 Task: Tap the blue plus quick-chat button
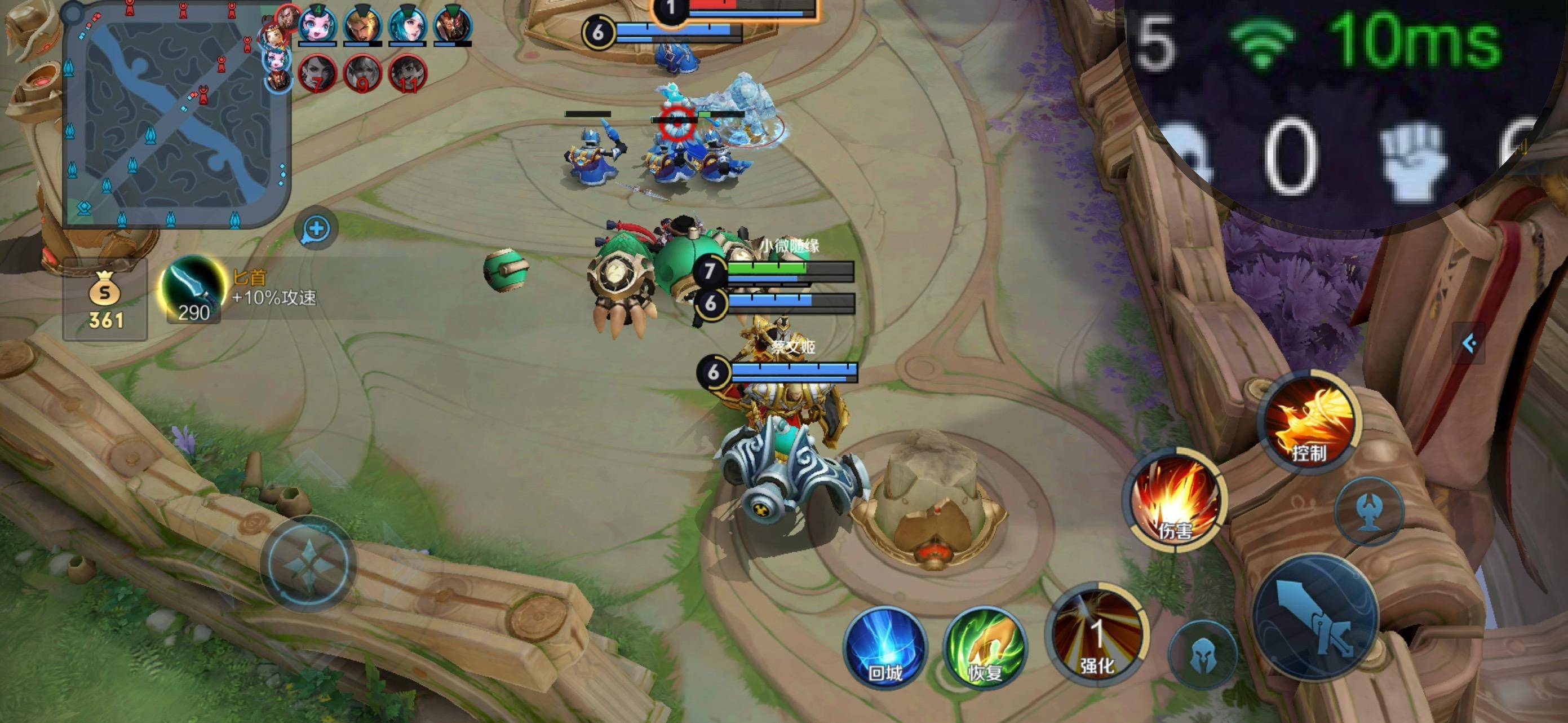click(316, 230)
